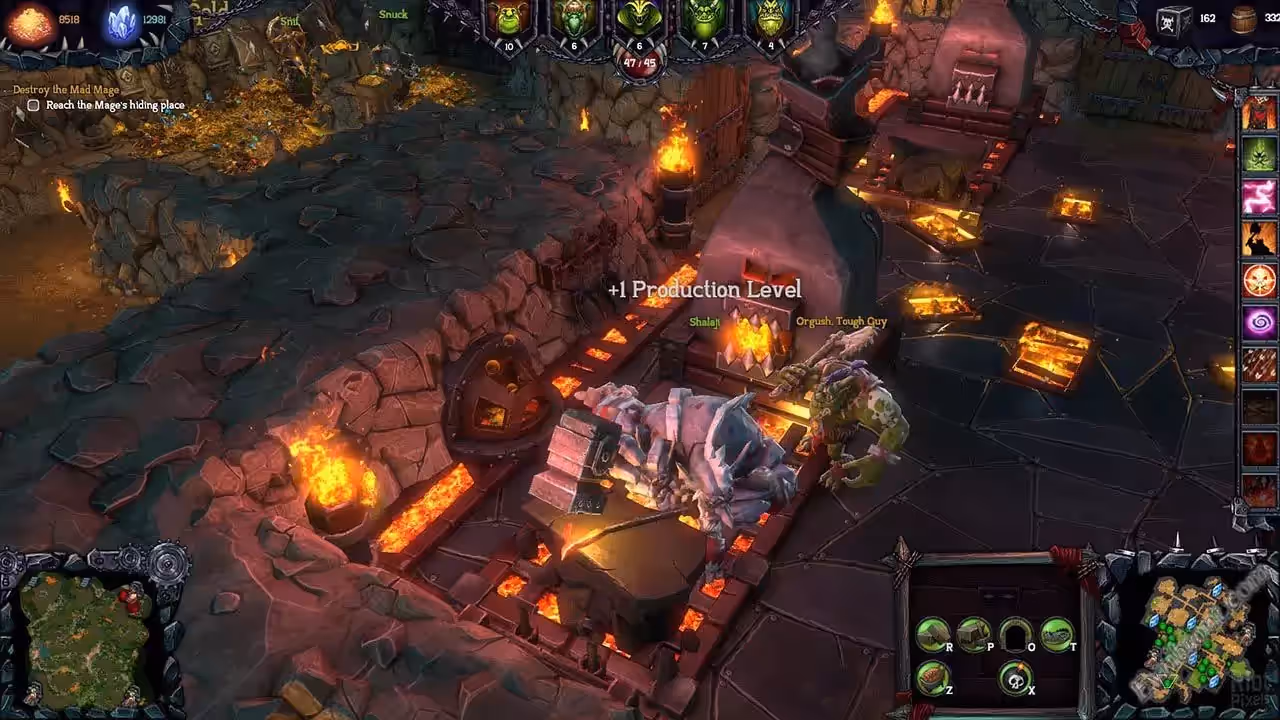Activate the skull bomb button
The width and height of the screenshot is (1280, 720).
point(1016,678)
